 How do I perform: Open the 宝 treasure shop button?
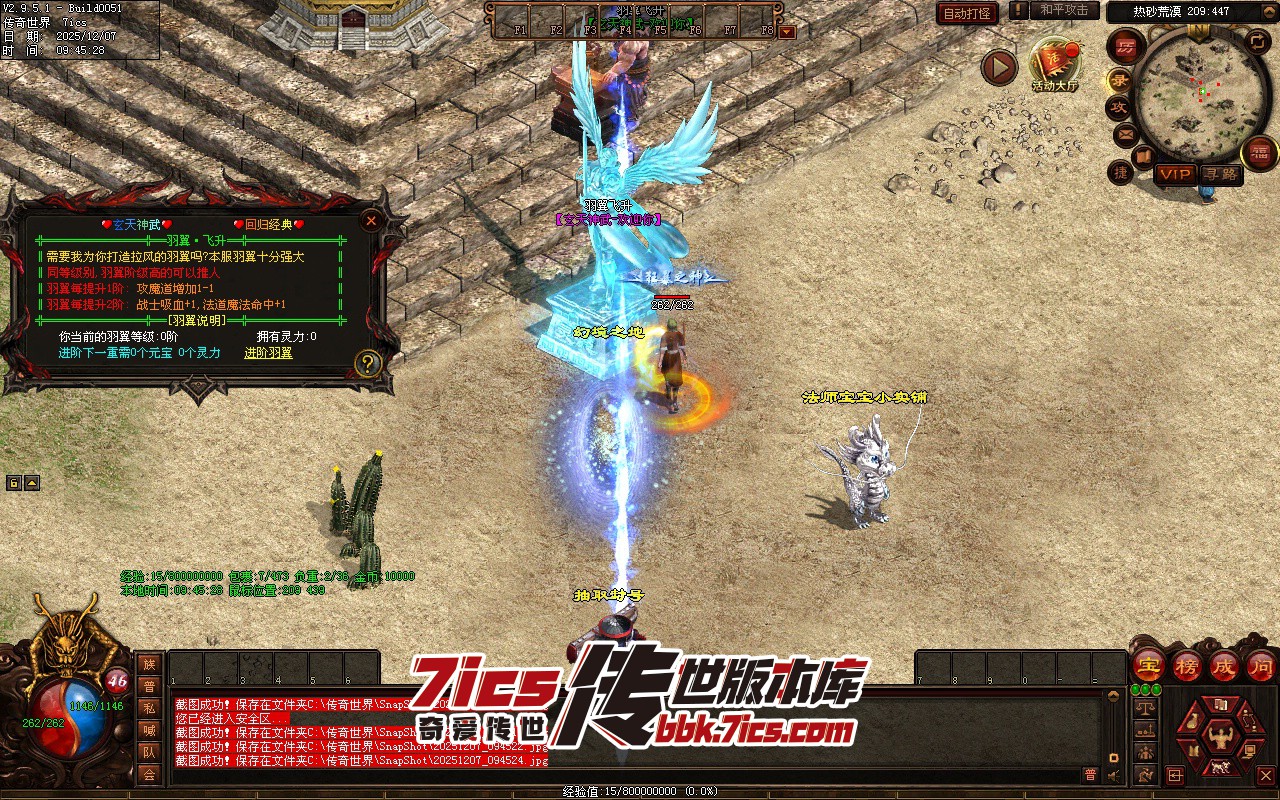pyautogui.click(x=1149, y=665)
